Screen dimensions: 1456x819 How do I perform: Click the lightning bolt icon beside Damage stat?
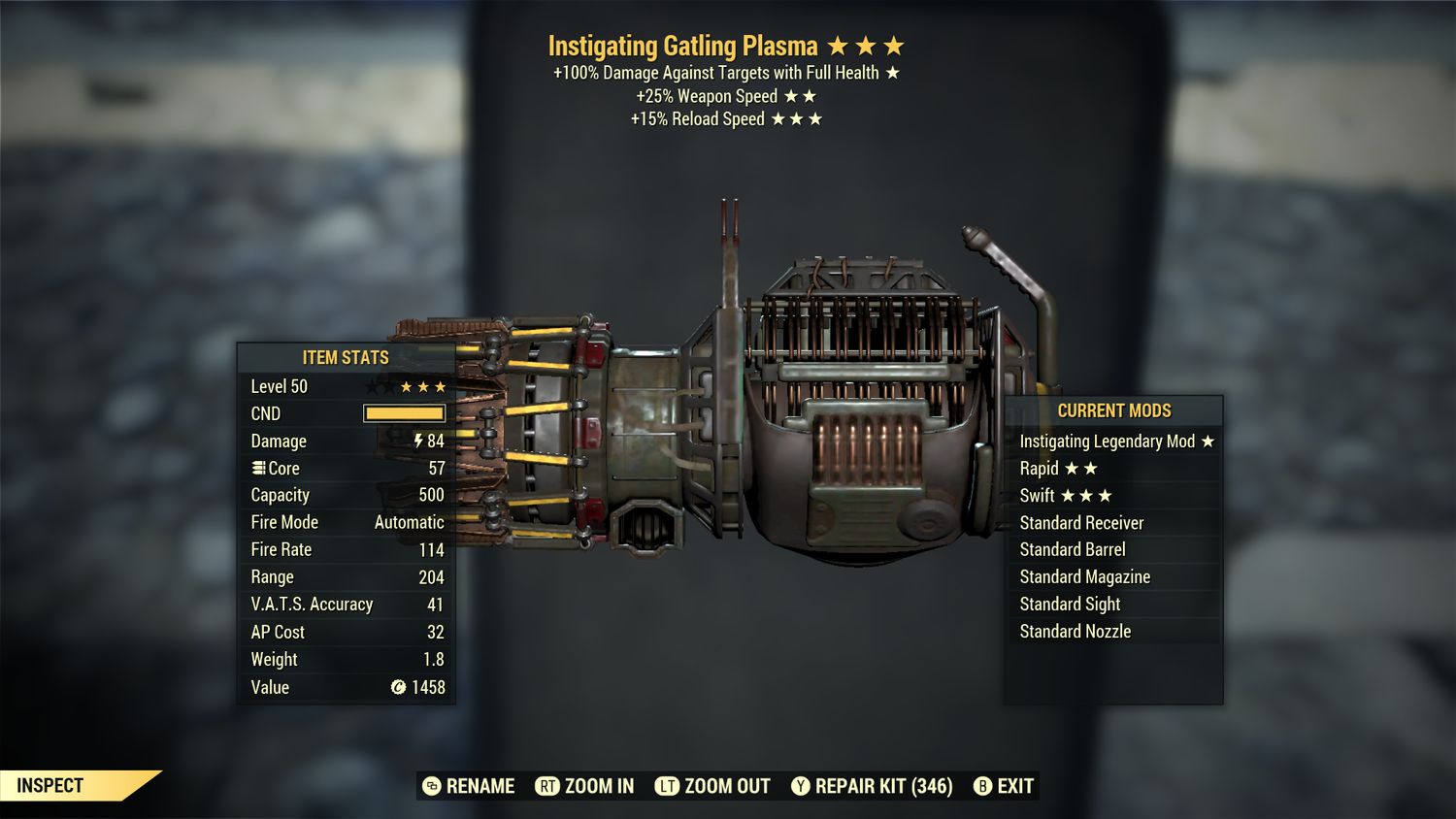coord(418,441)
